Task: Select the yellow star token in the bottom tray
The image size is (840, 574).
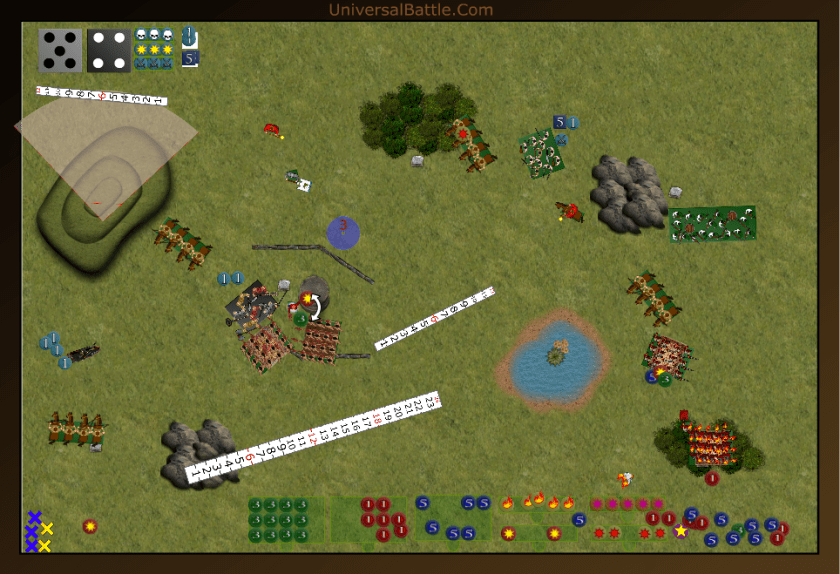Action: [681, 531]
